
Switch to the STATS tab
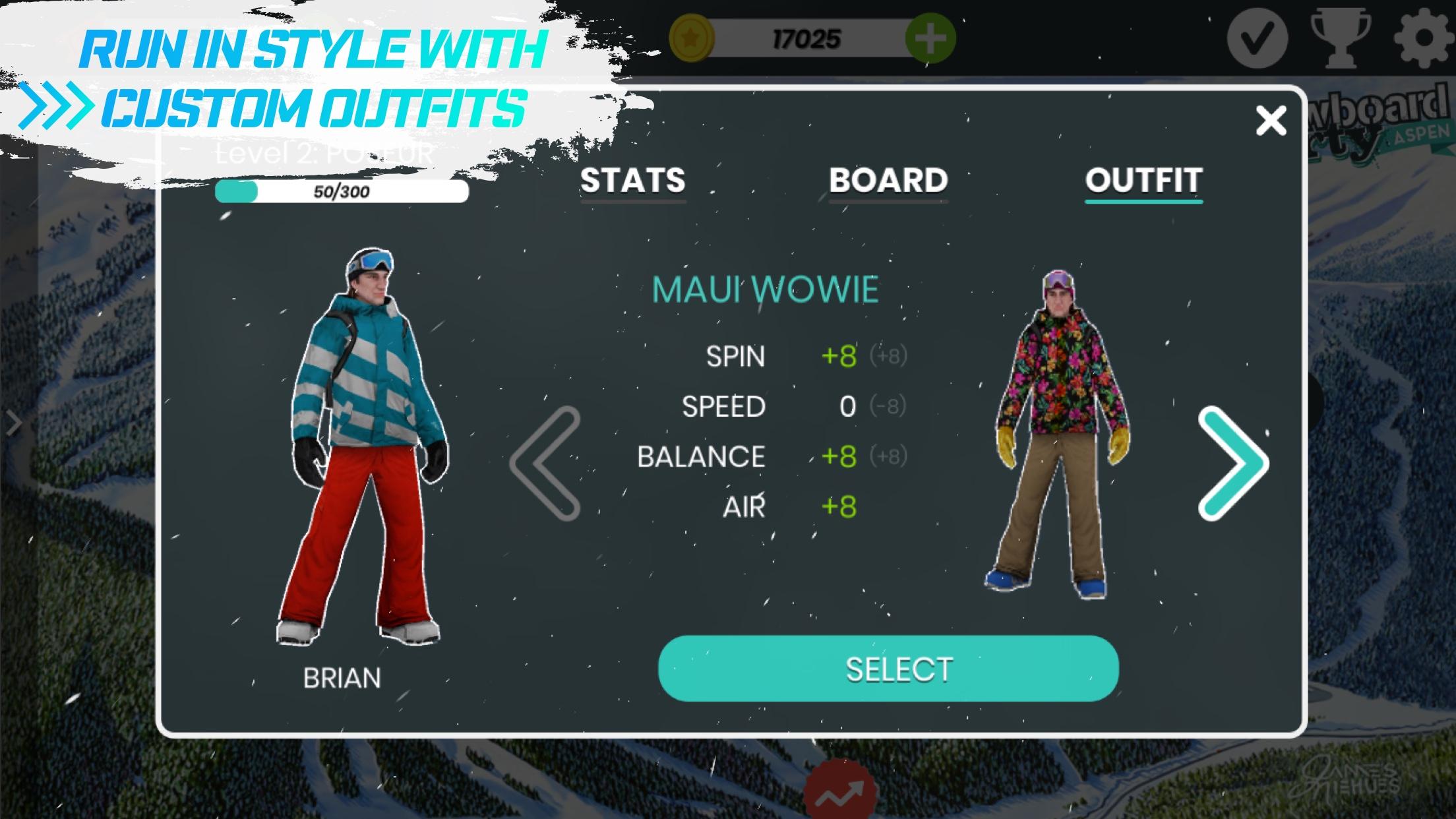(631, 180)
